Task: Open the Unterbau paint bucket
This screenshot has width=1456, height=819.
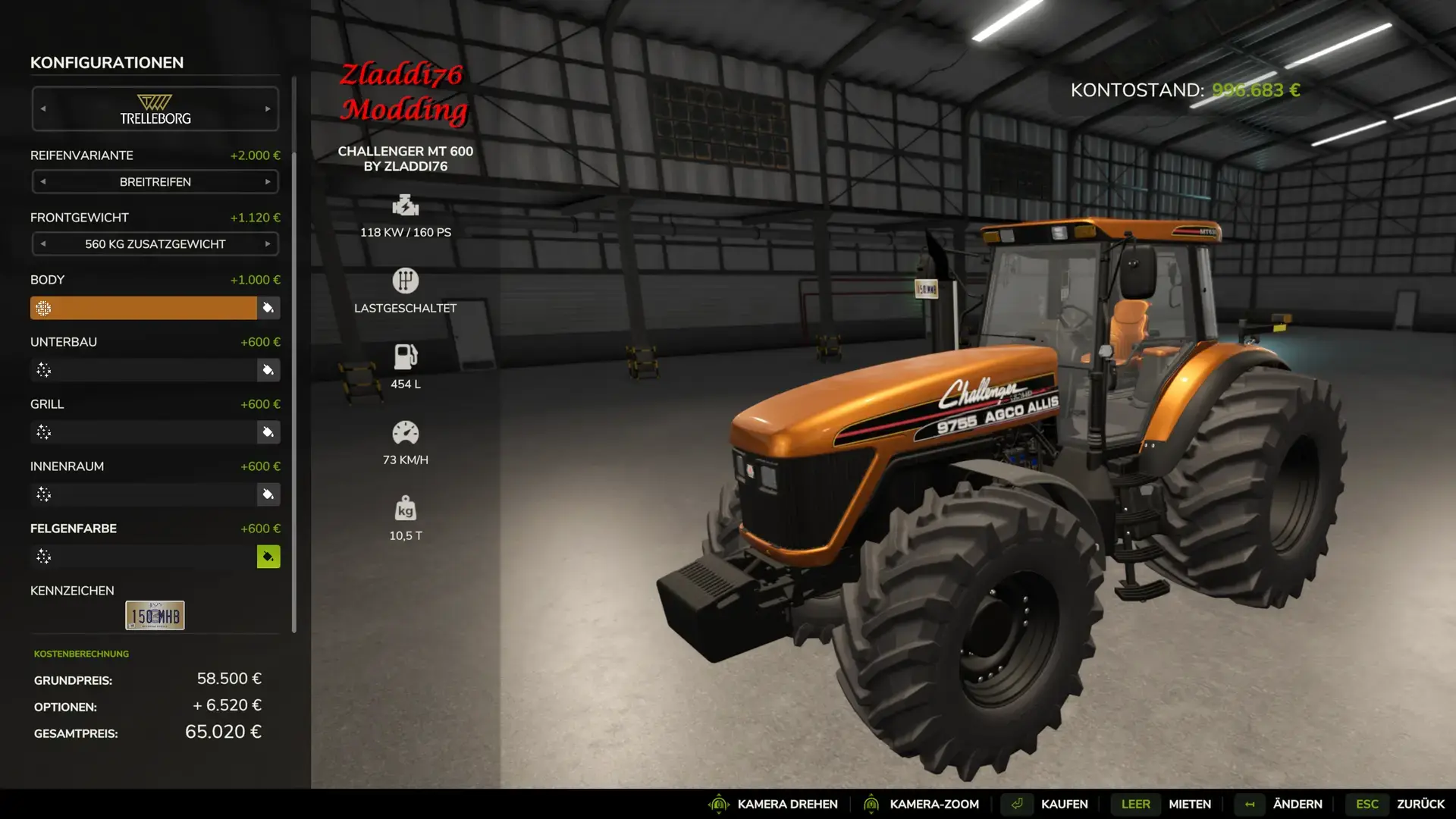Action: (268, 370)
